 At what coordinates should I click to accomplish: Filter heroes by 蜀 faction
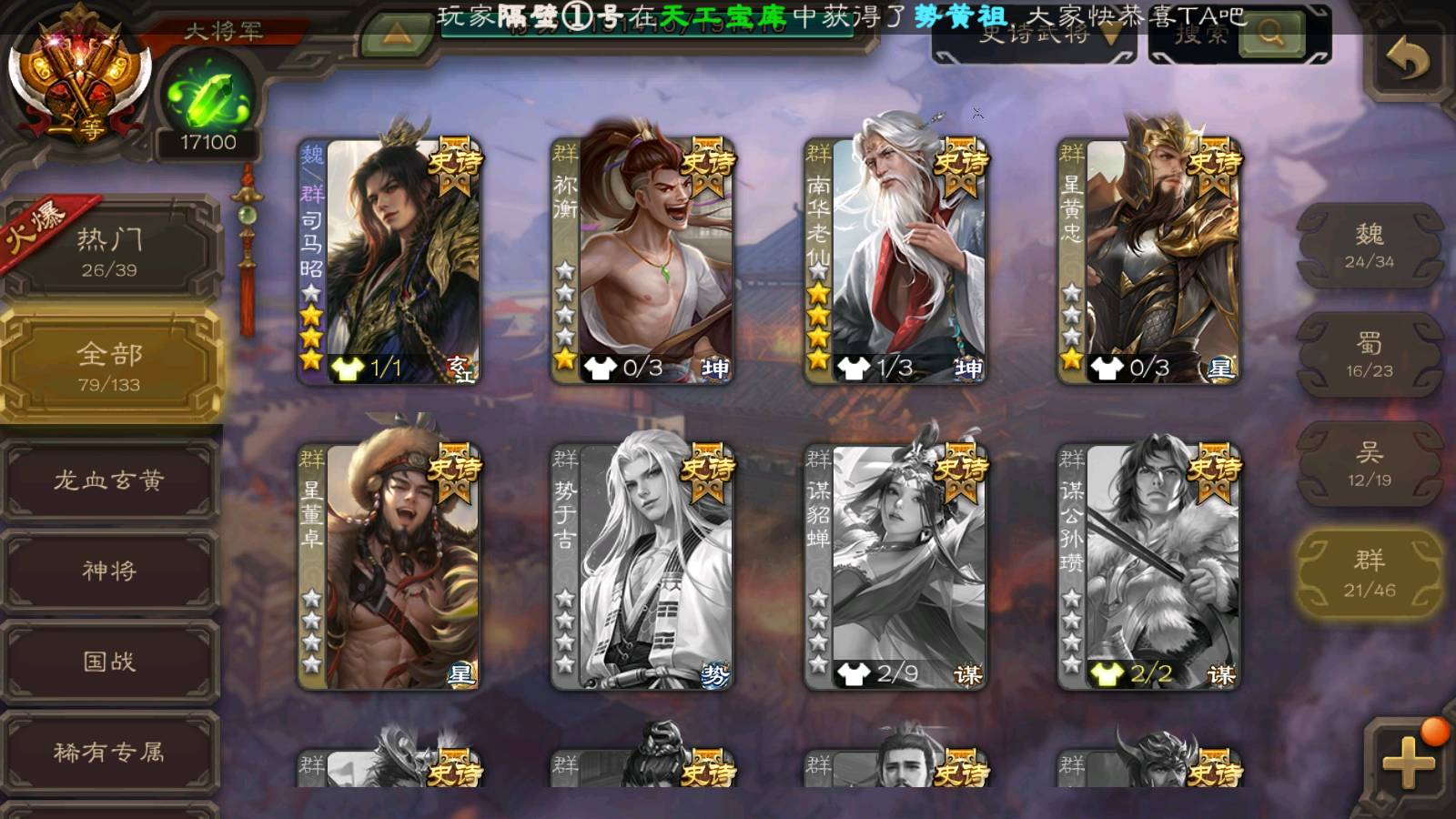point(1369,355)
